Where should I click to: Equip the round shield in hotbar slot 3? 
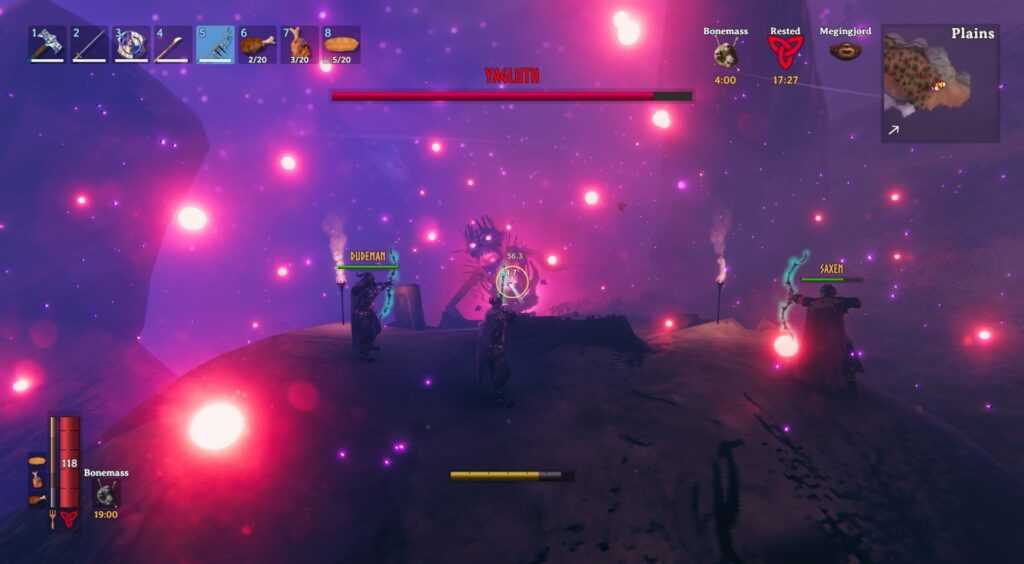(x=131, y=45)
